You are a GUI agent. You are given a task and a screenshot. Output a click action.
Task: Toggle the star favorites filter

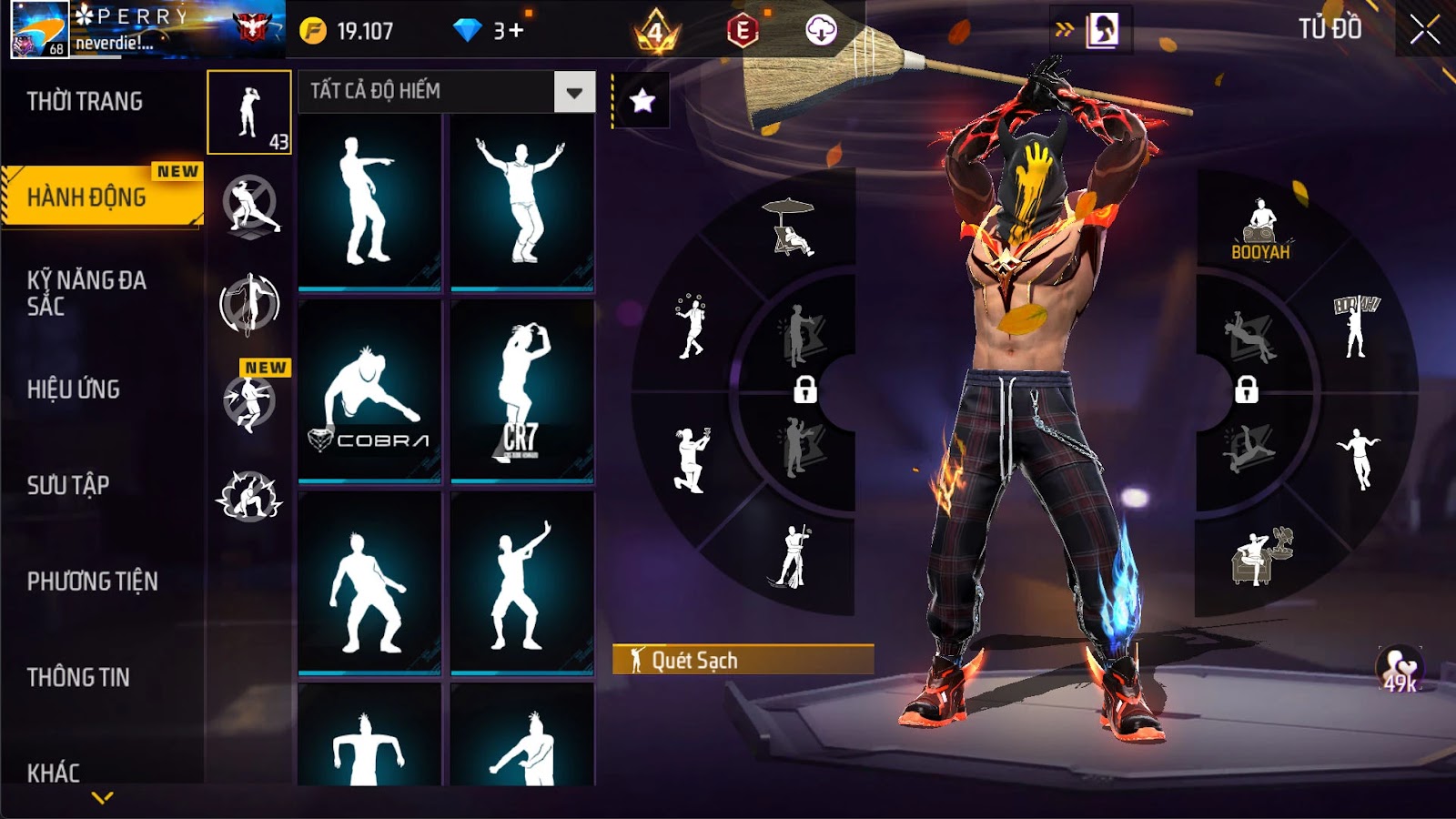tap(642, 100)
